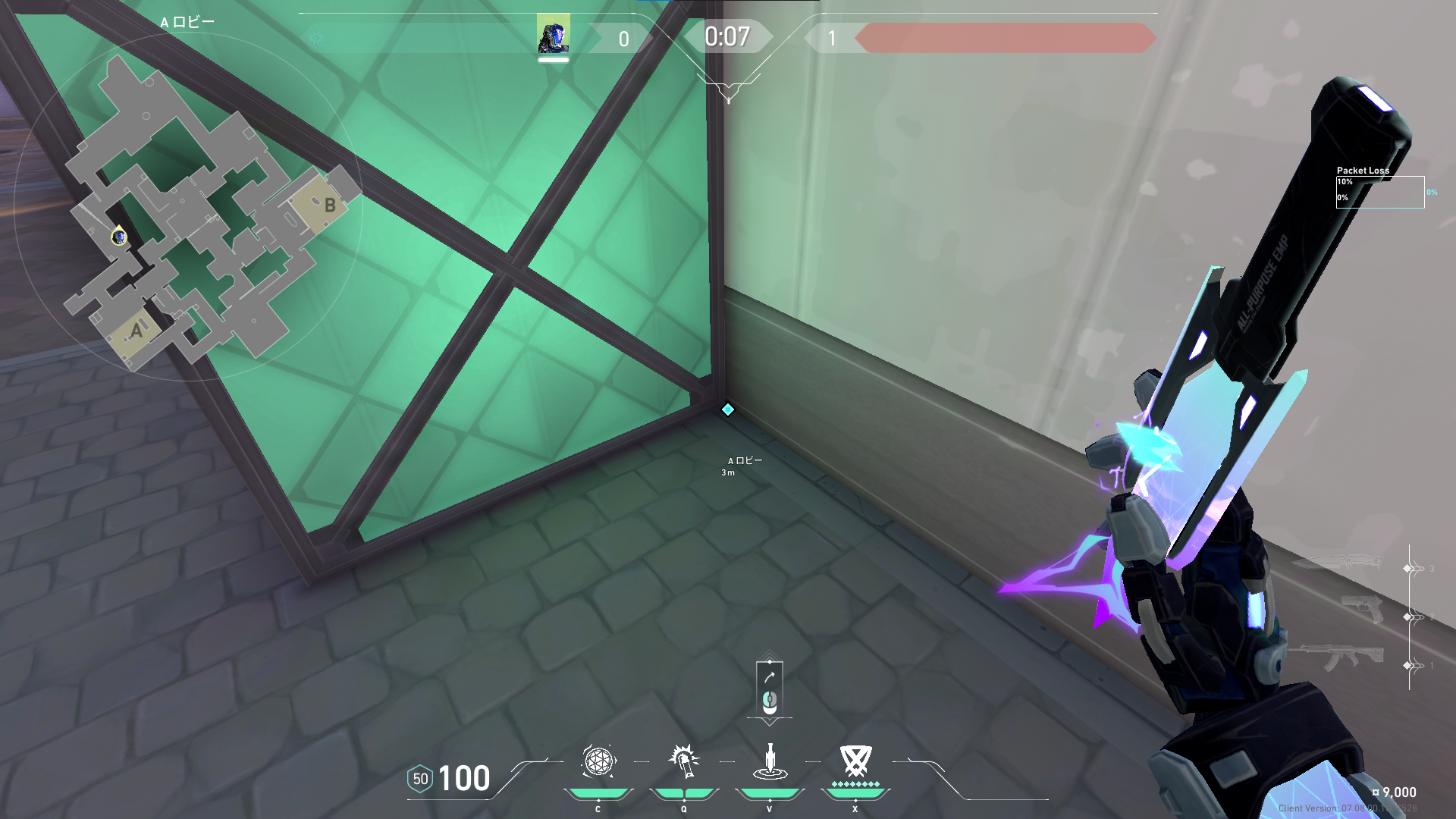1456x819 pixels.
Task: Select the A site marker on the minimap
Action: (x=136, y=331)
